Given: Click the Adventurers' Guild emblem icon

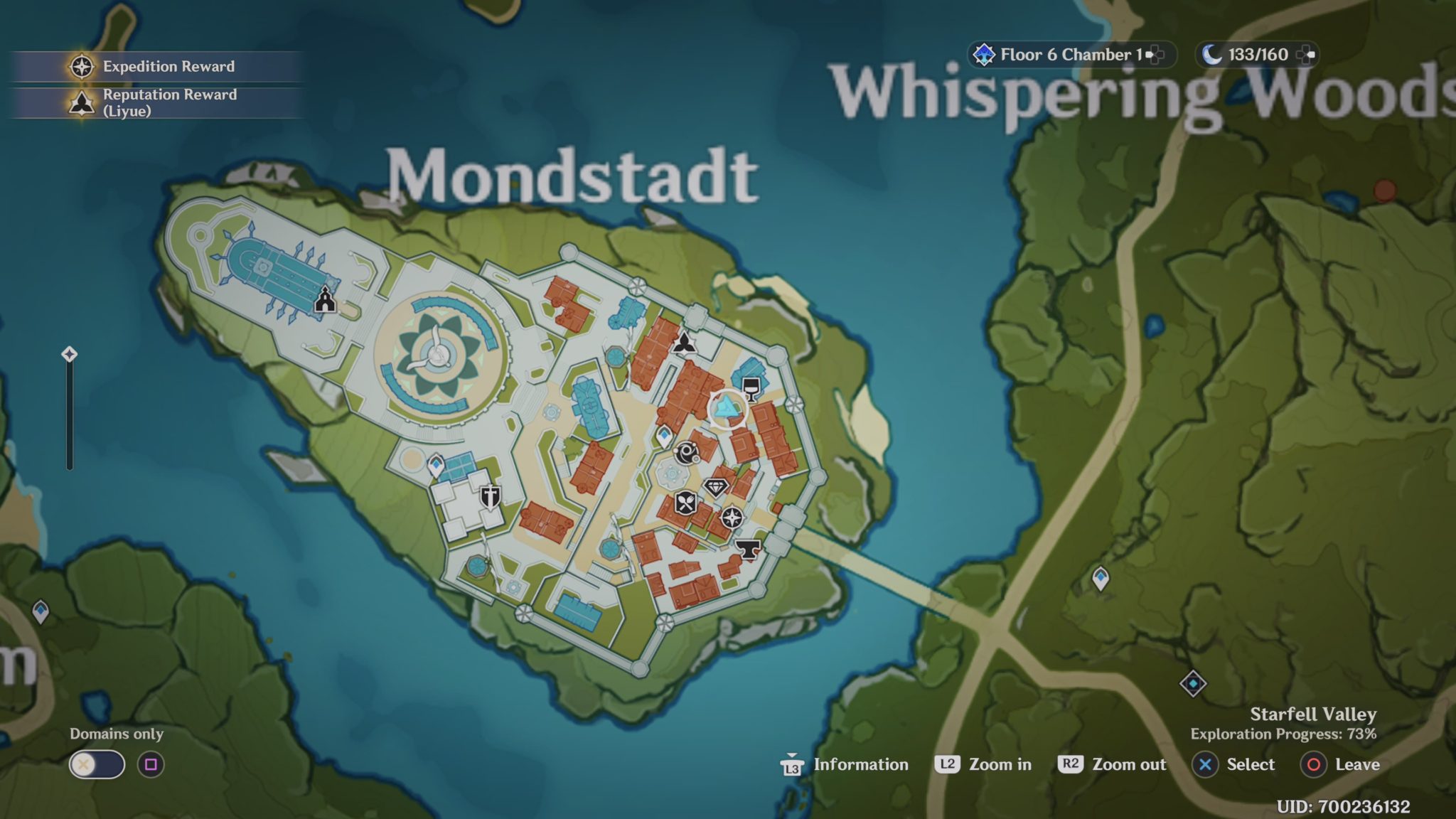Looking at the screenshot, I should [685, 343].
